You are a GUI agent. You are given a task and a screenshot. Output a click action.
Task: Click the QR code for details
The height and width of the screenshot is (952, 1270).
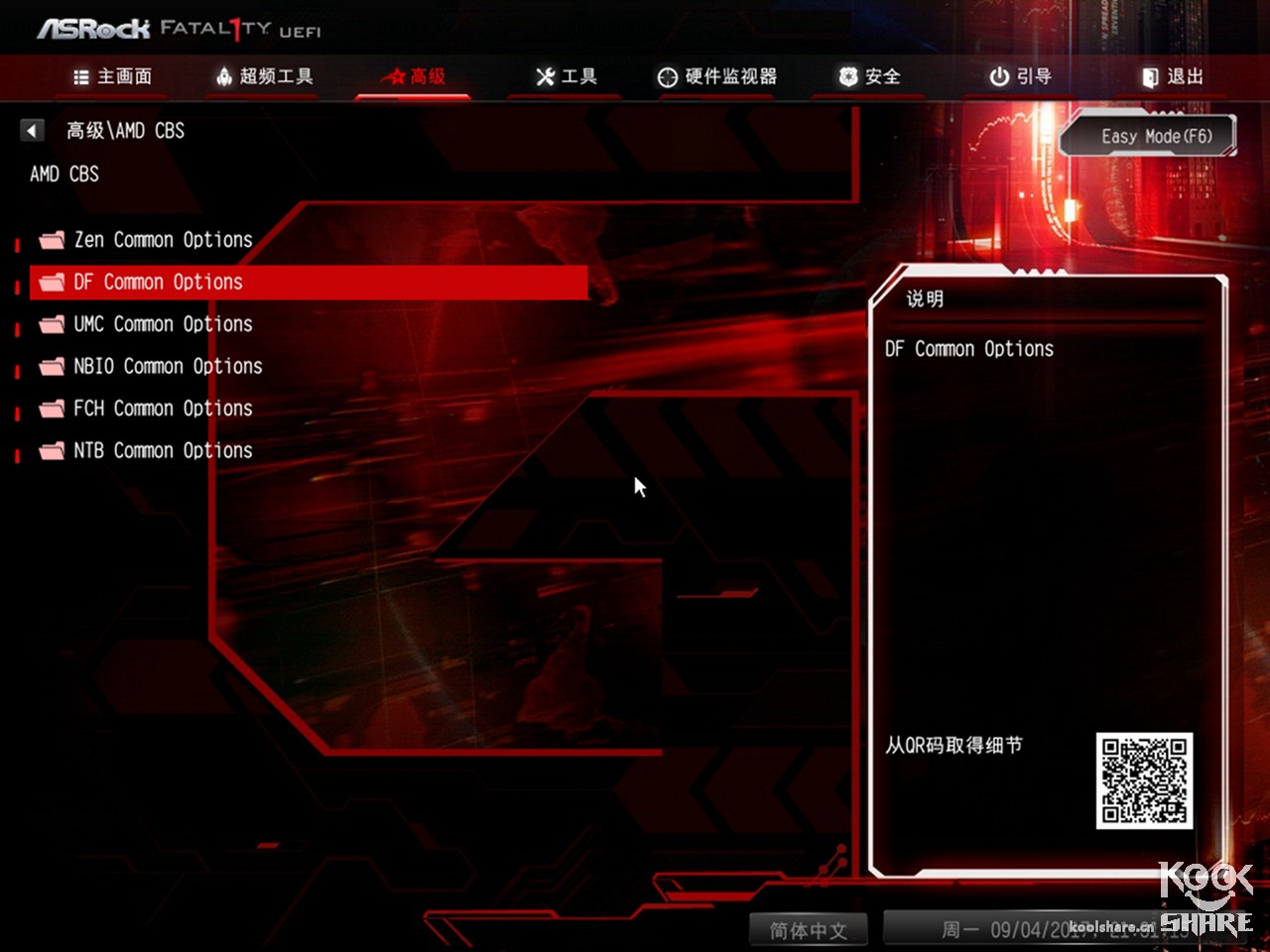(x=1143, y=780)
